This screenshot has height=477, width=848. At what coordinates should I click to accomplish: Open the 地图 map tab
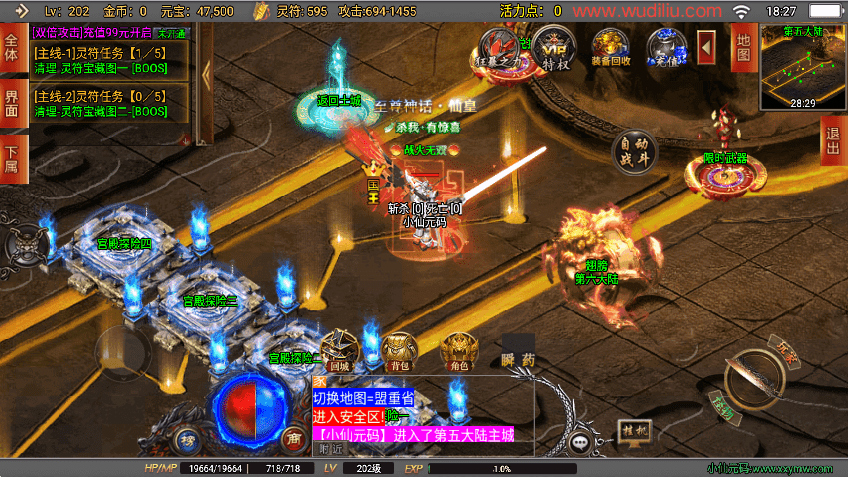(x=742, y=47)
